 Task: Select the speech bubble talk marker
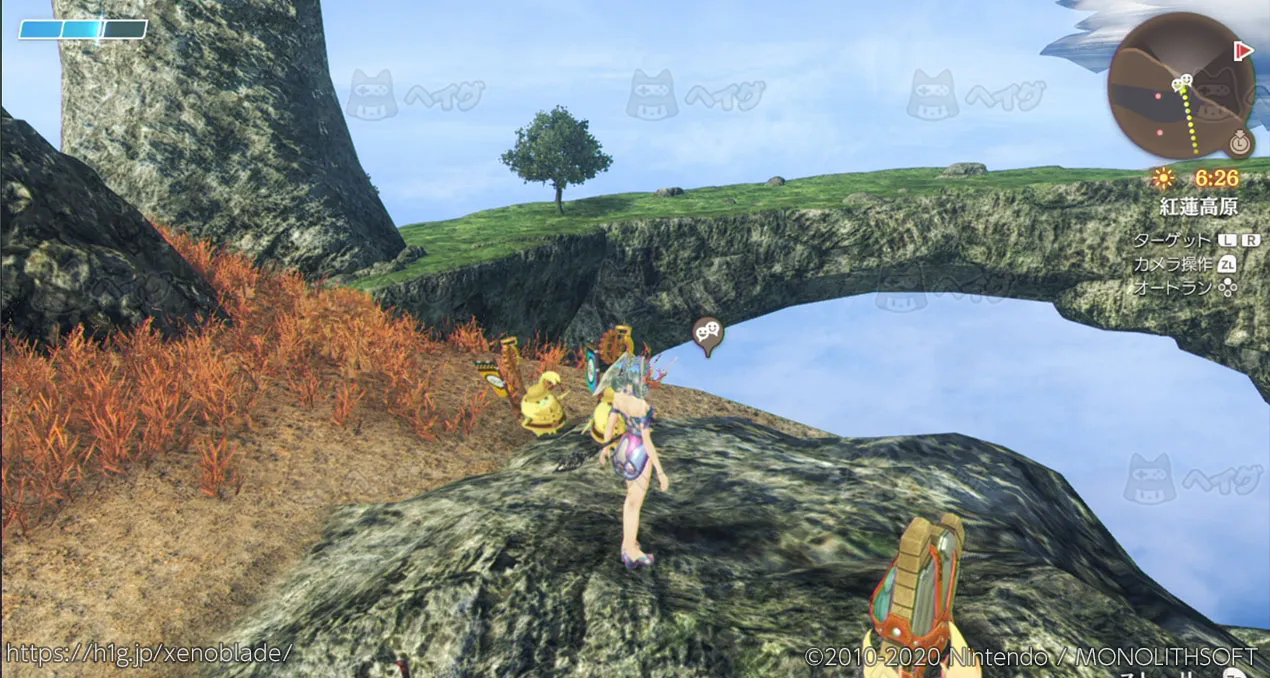(x=708, y=334)
